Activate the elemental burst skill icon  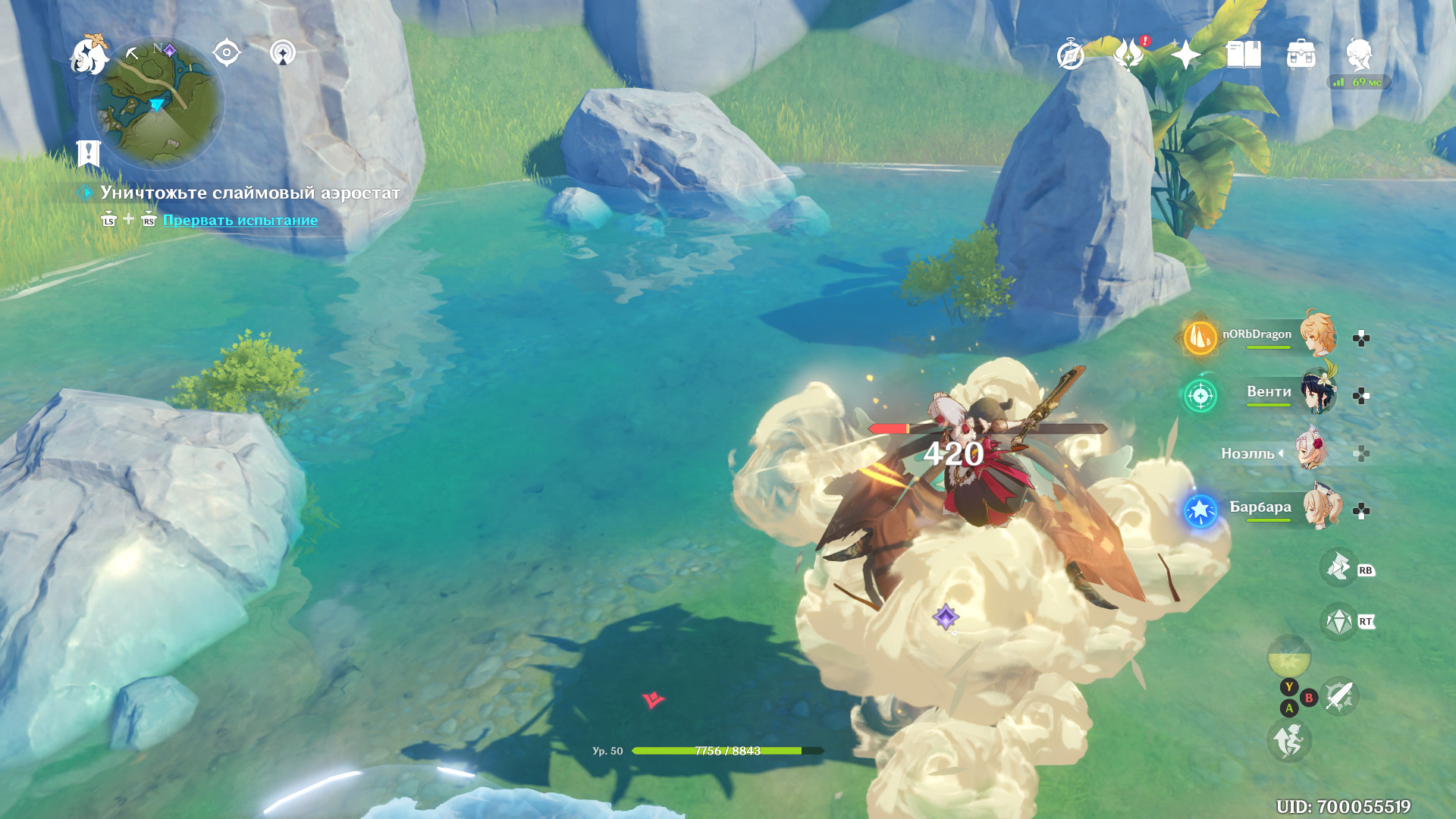pos(1338,567)
